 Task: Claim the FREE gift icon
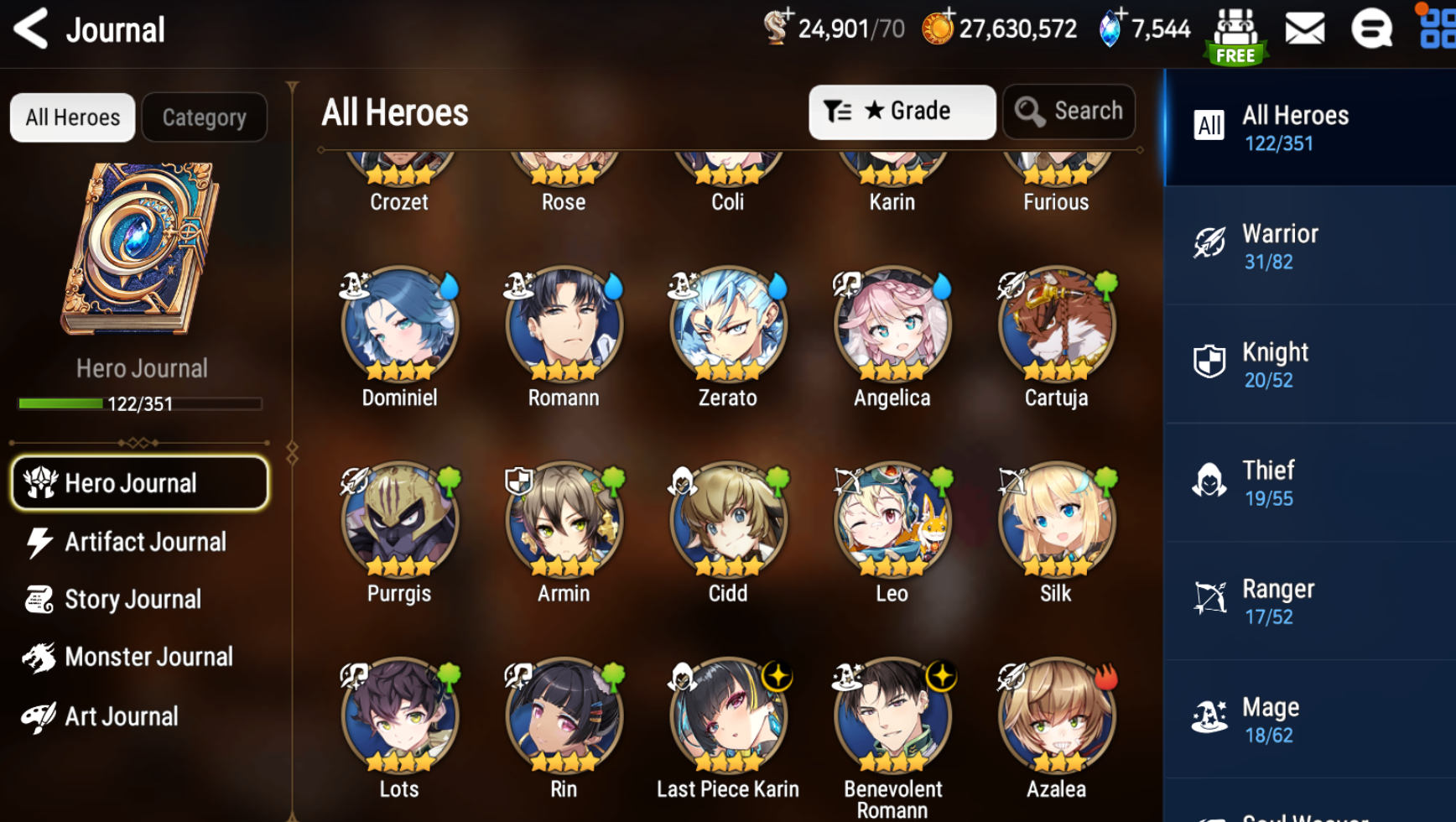[1235, 36]
